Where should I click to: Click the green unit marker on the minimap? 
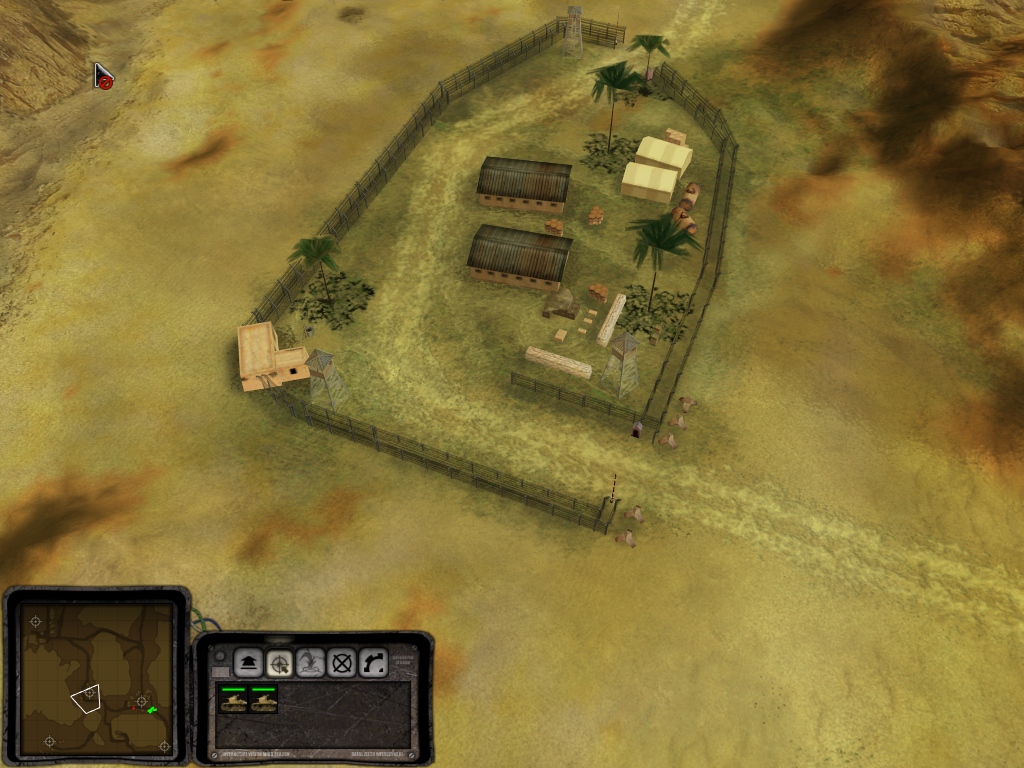click(x=152, y=710)
